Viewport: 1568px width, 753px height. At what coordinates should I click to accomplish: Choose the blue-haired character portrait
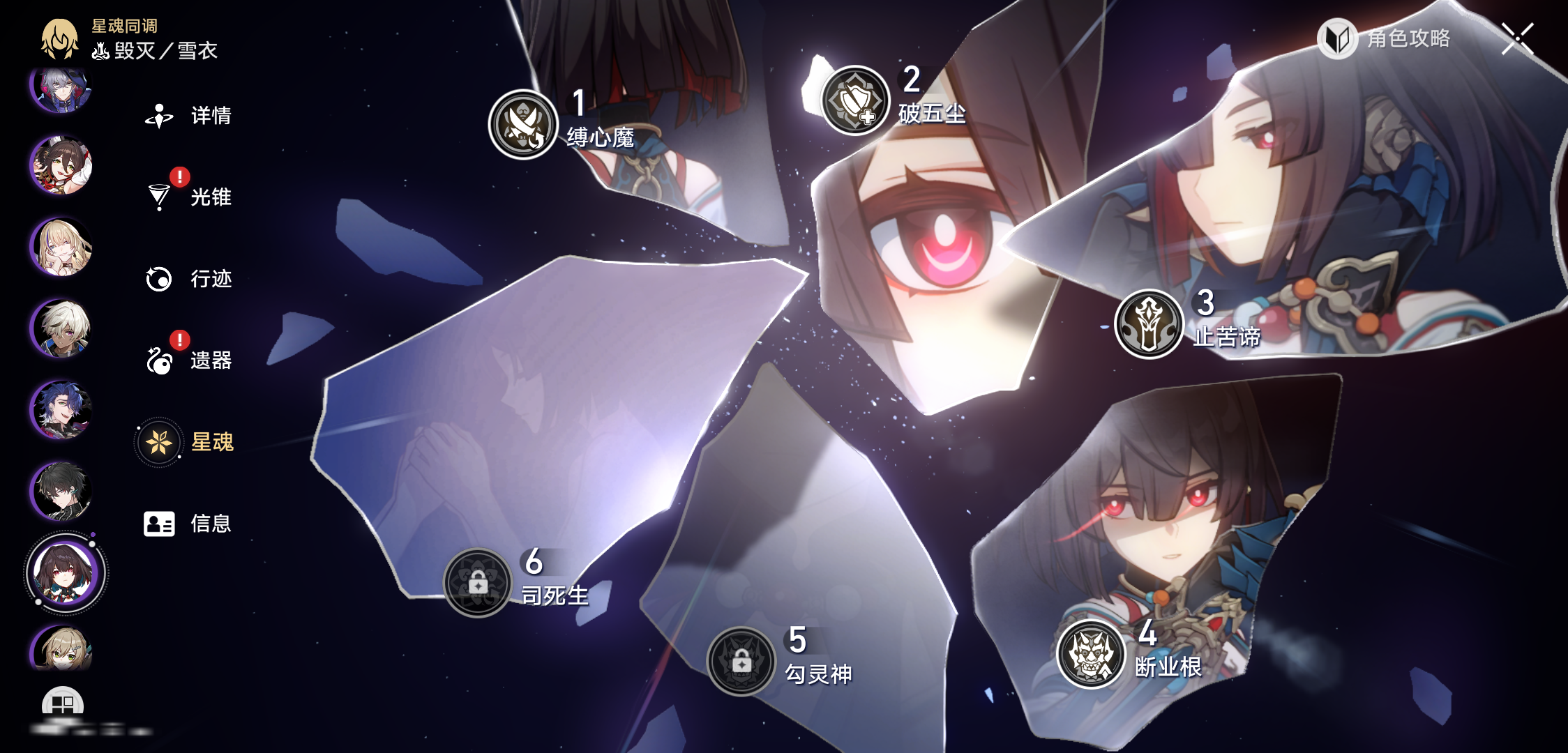(x=61, y=410)
